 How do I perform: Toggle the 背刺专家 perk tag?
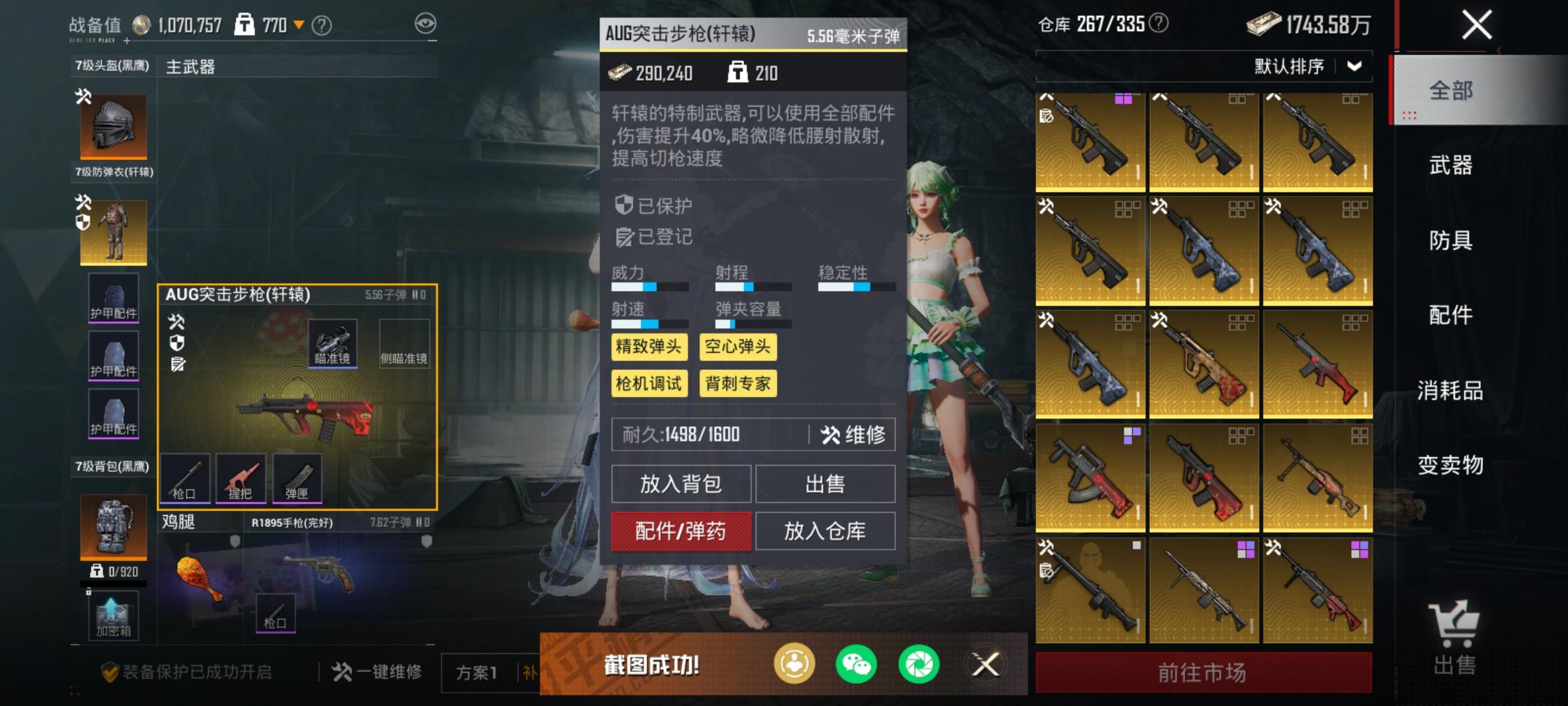point(738,384)
